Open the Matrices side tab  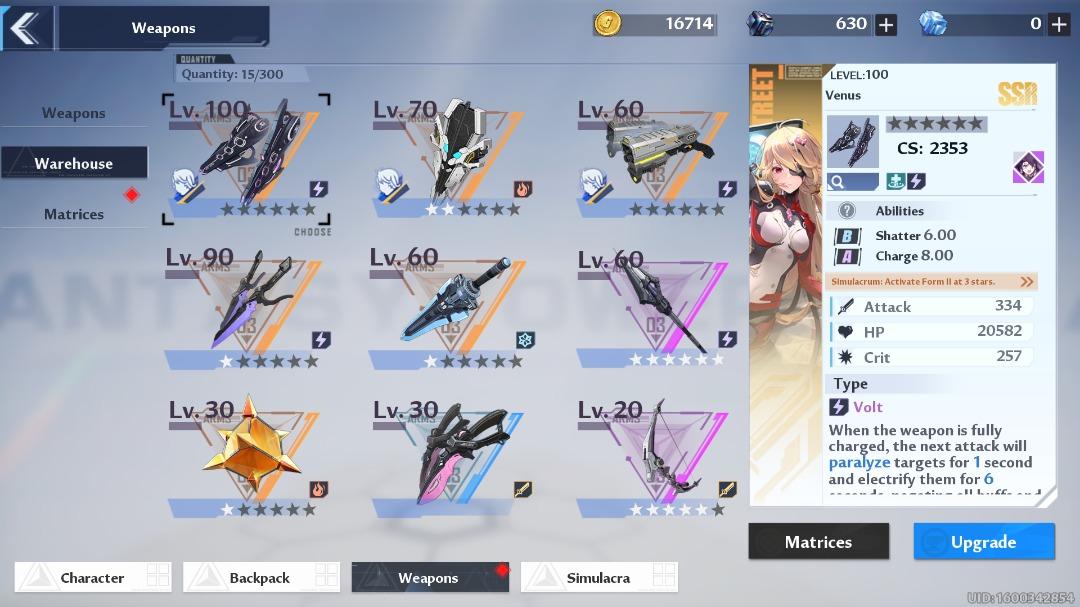click(x=74, y=214)
